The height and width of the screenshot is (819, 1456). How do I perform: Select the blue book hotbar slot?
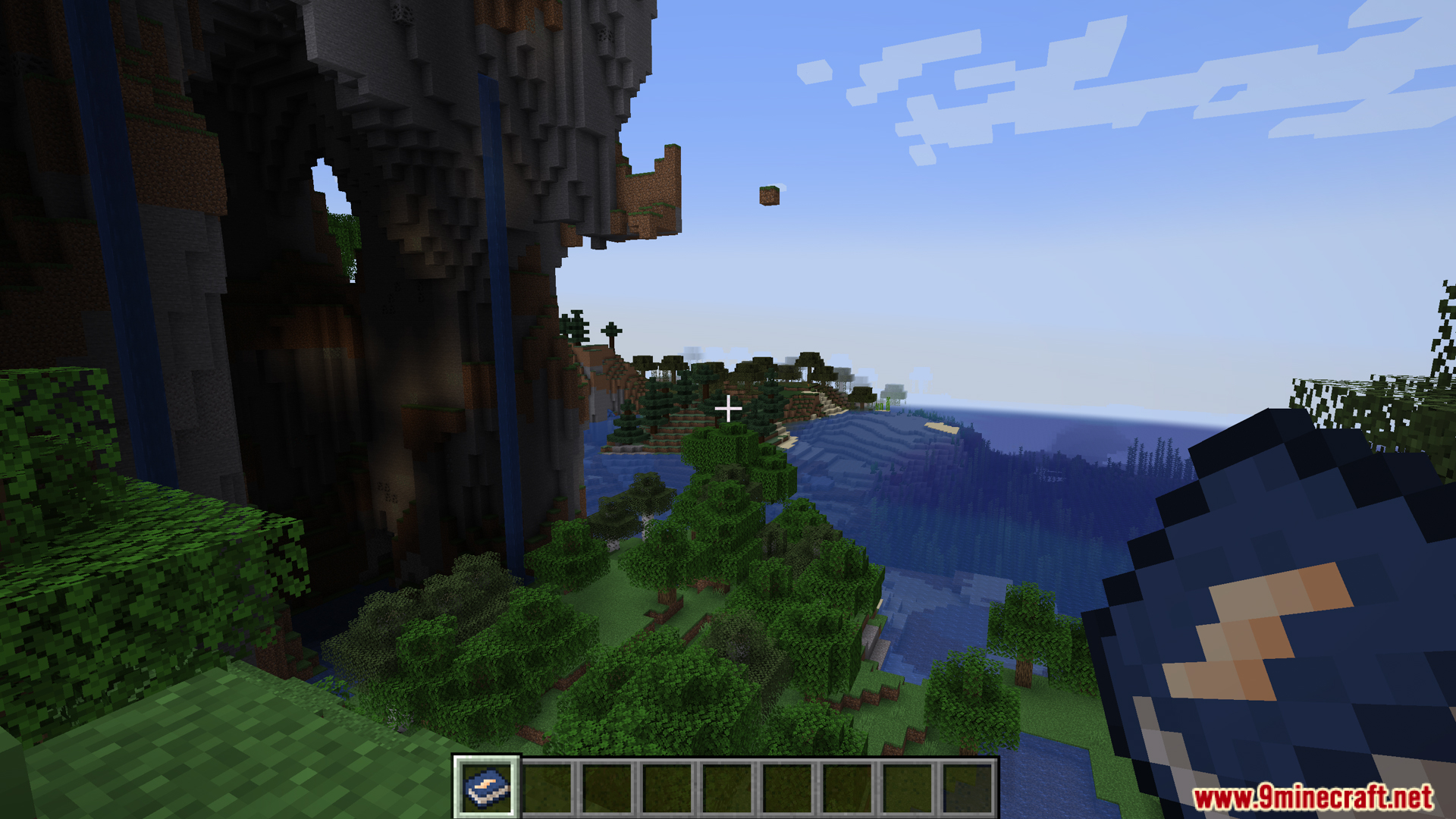tap(486, 788)
